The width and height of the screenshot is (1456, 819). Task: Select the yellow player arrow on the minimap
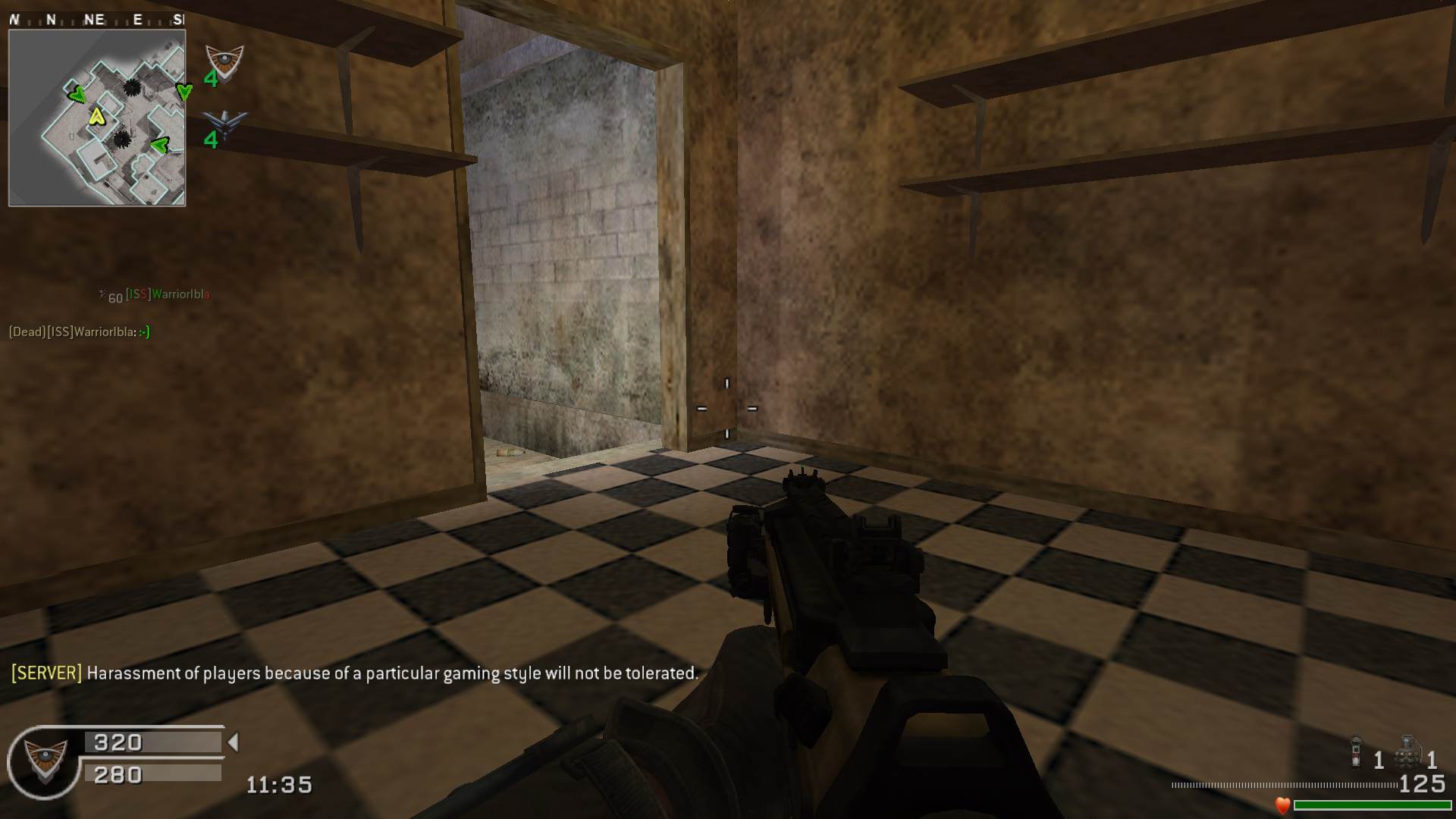[x=96, y=116]
